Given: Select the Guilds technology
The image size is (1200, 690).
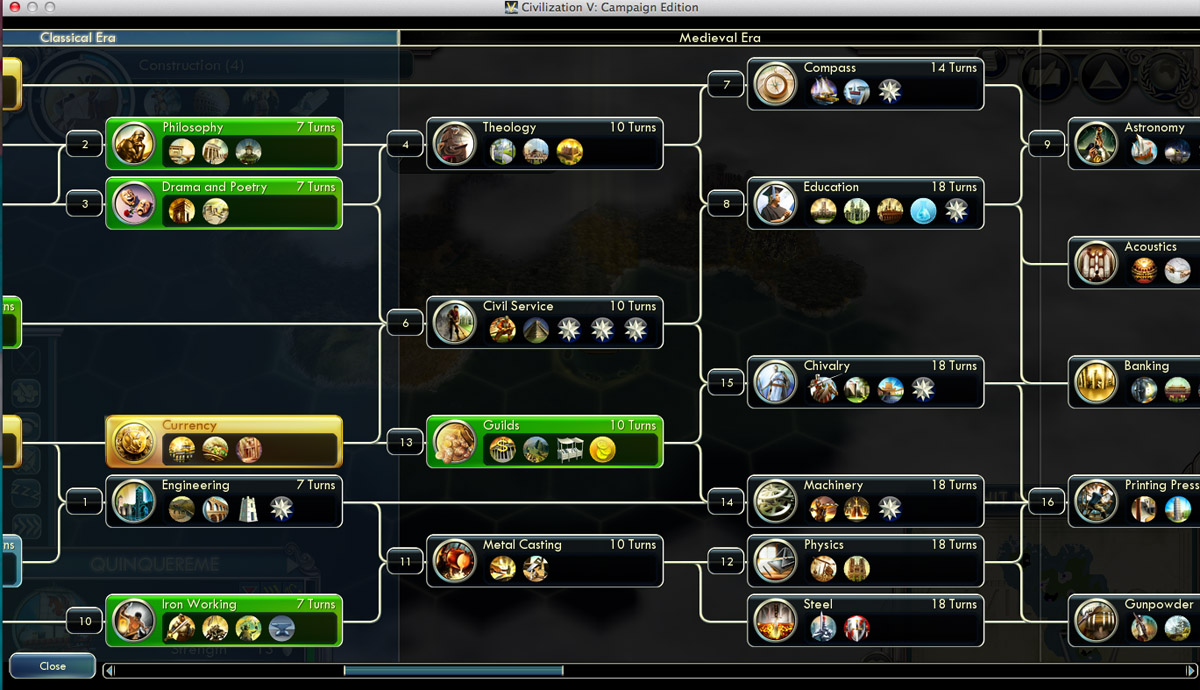Looking at the screenshot, I should click(545, 441).
